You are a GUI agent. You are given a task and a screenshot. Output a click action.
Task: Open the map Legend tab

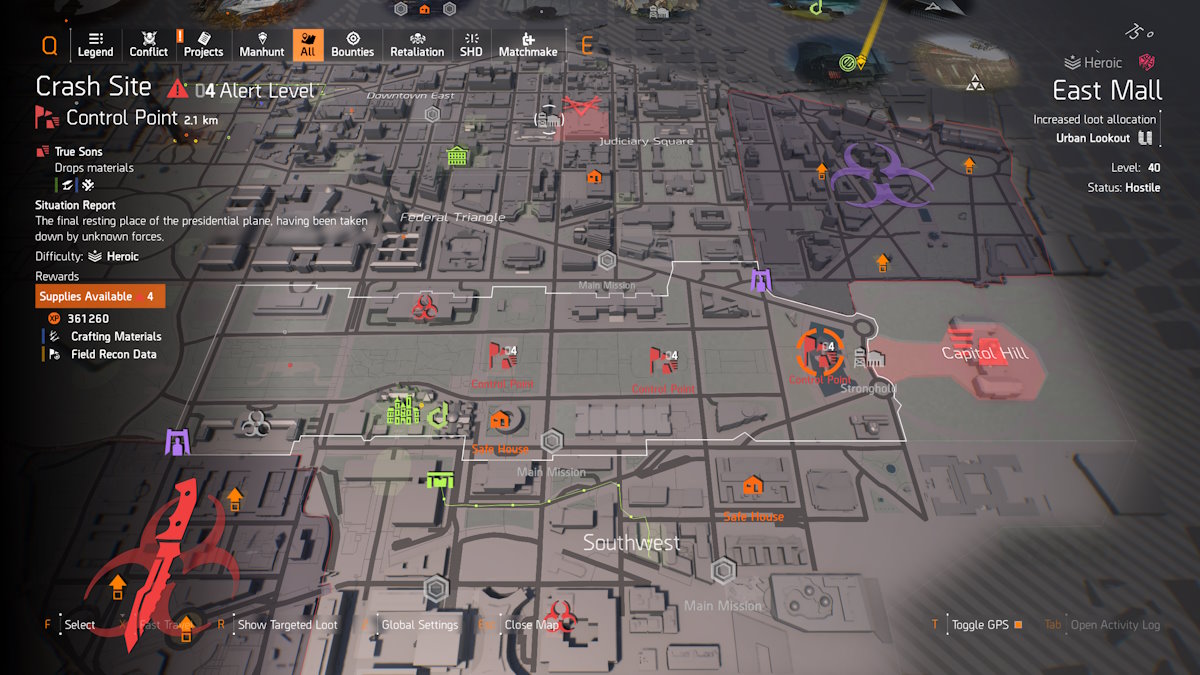[x=95, y=44]
